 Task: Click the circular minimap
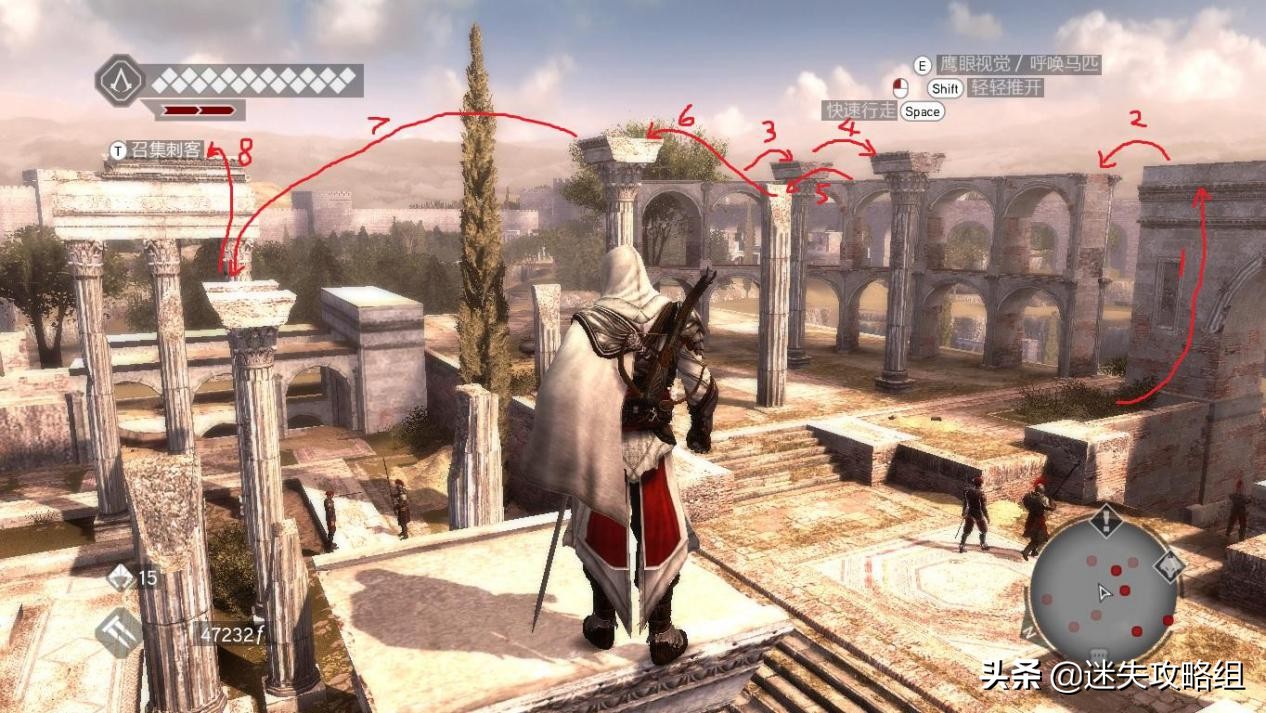pyautogui.click(x=1104, y=591)
